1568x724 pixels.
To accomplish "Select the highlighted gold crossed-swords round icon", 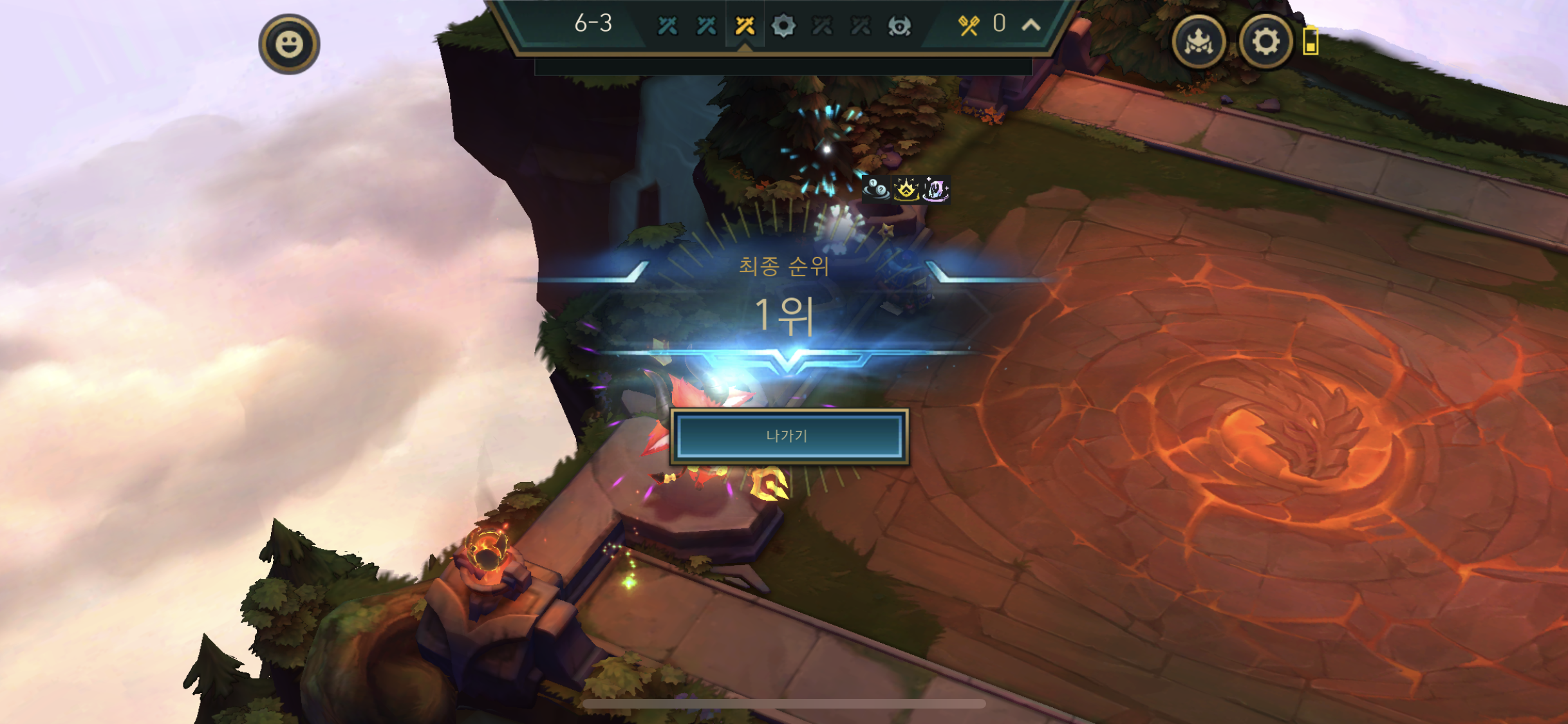I will (745, 26).
